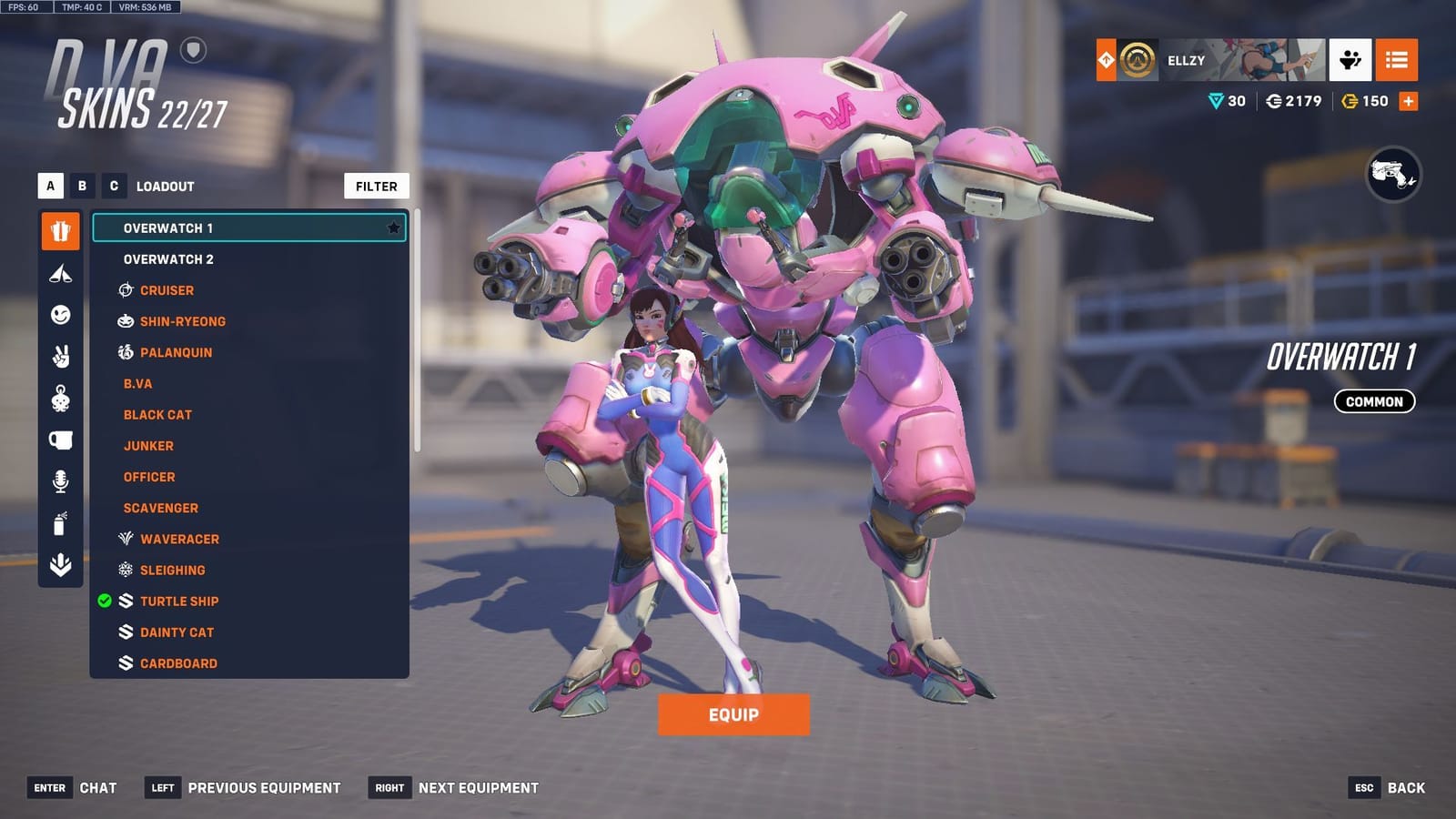The height and width of the screenshot is (819, 1456).
Task: Select the Black Cat skin from the list
Action: 157,414
